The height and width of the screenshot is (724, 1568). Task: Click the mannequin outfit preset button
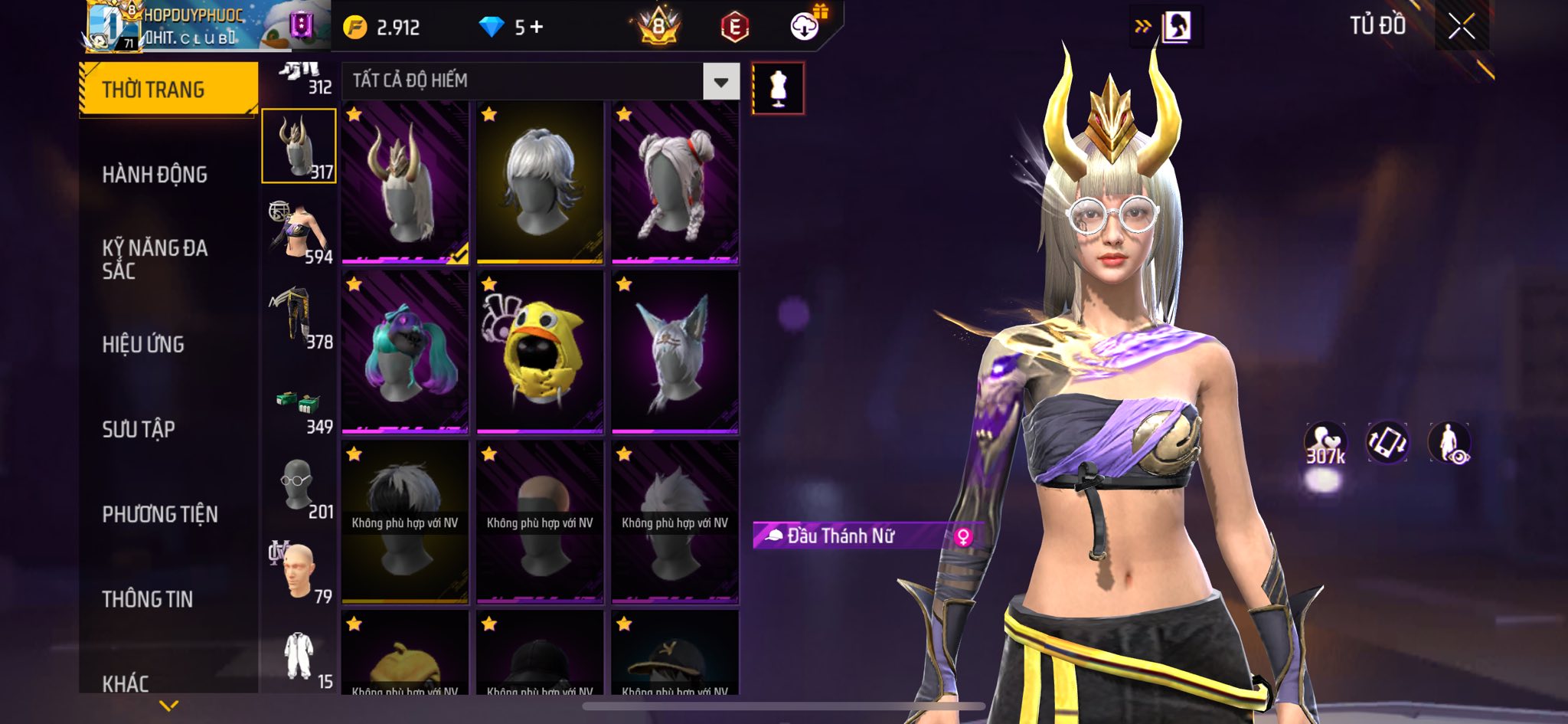pyautogui.click(x=778, y=89)
